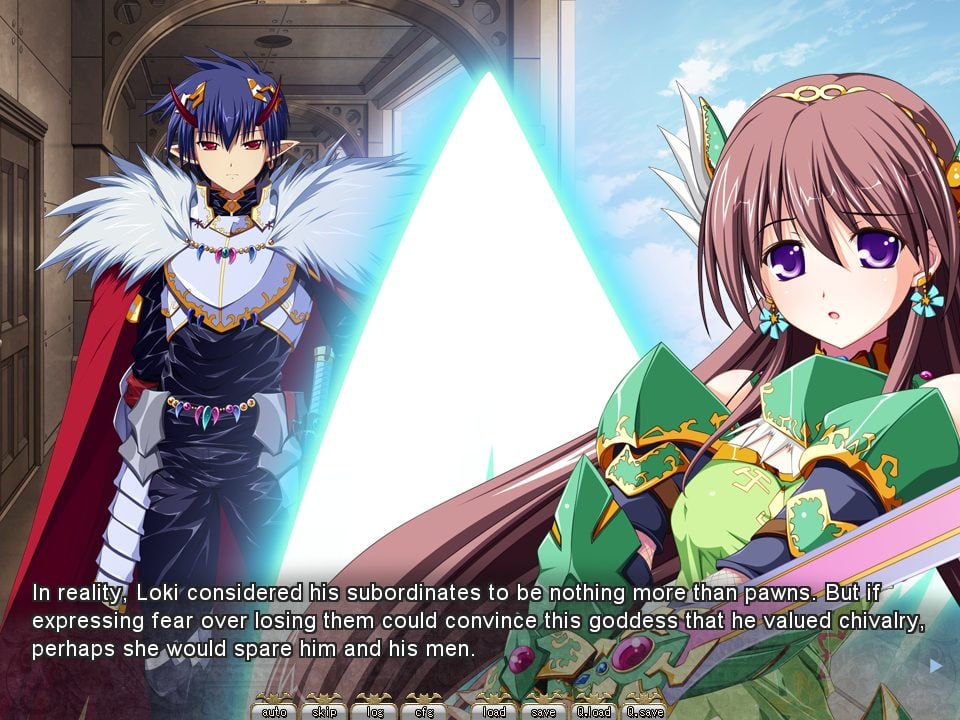
Task: Open the load game screen
Action: pos(494,711)
